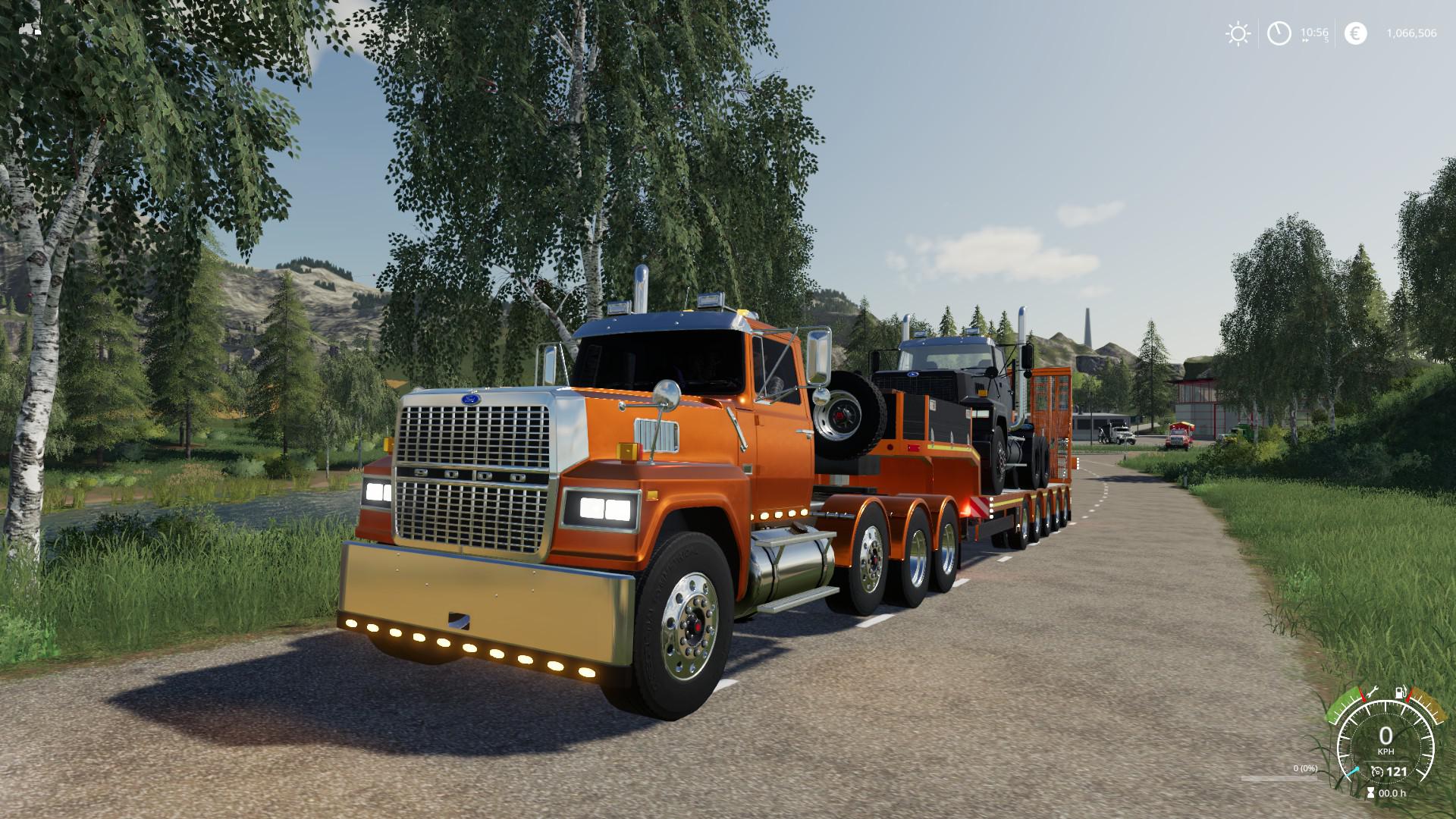Toggle the time acceleration 5x indicator

point(1326,40)
